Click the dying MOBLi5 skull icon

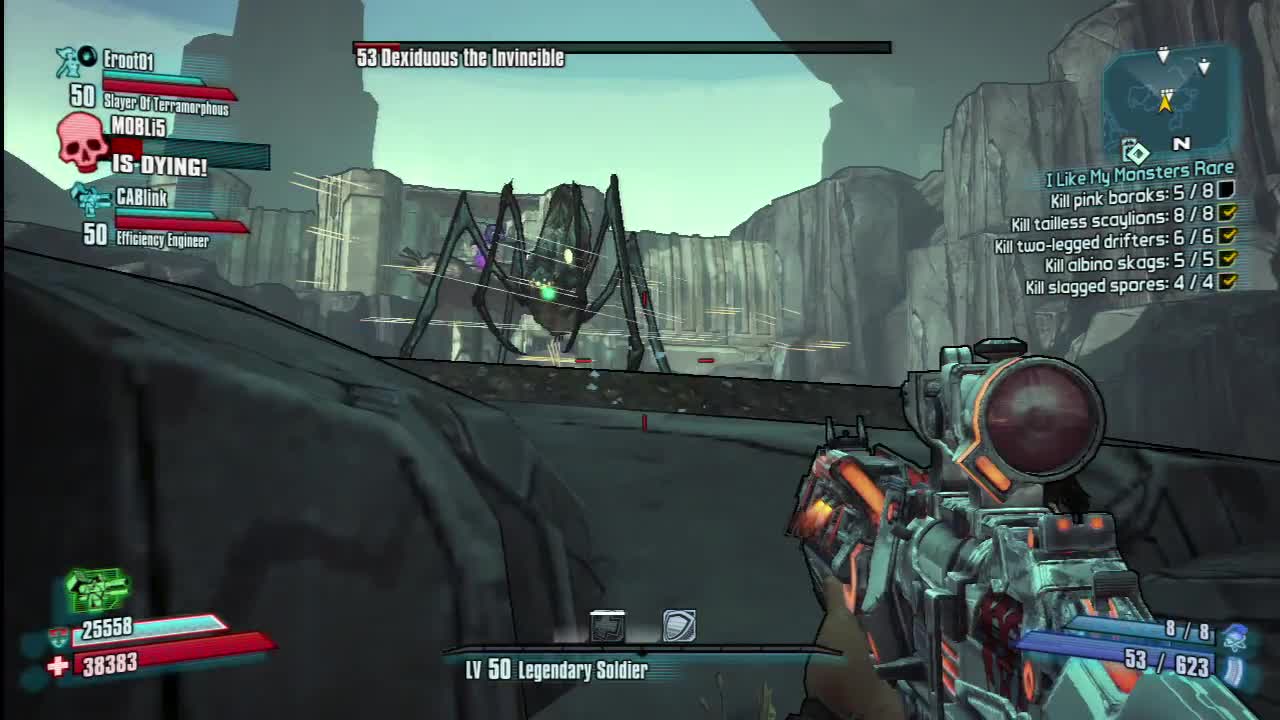point(81,143)
